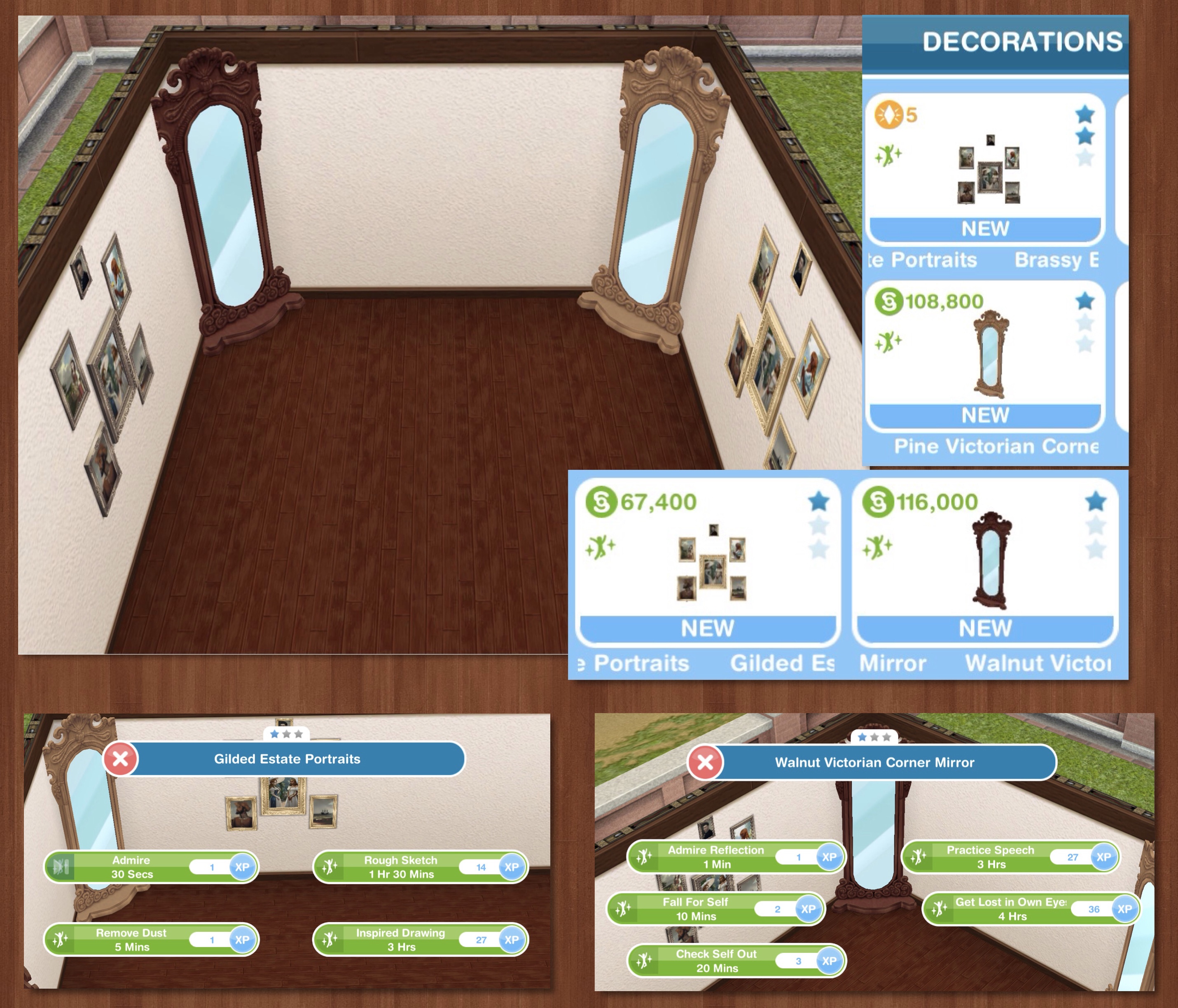Close the Gilded Estate Portraits menu

121,758
